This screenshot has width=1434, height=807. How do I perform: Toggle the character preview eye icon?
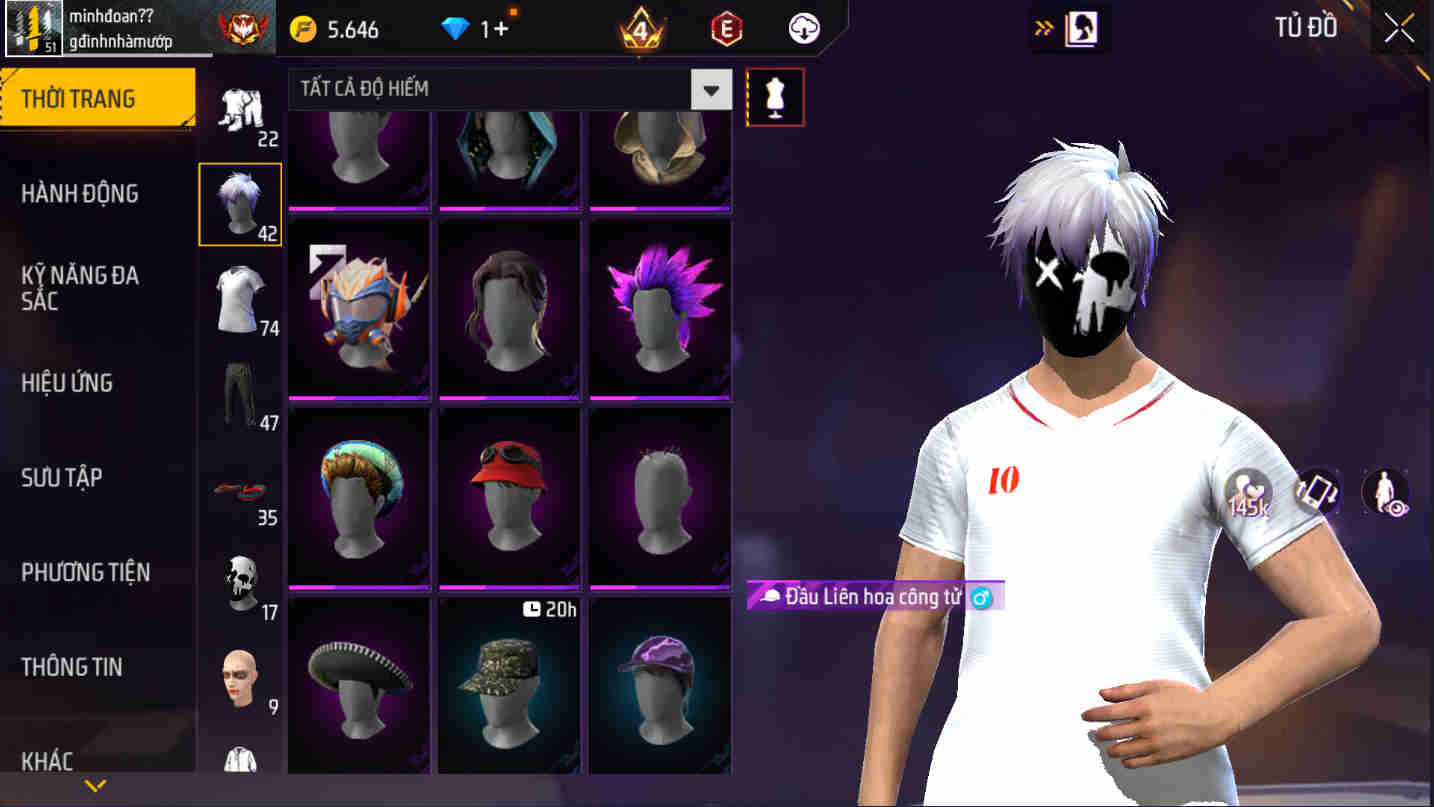click(1387, 492)
